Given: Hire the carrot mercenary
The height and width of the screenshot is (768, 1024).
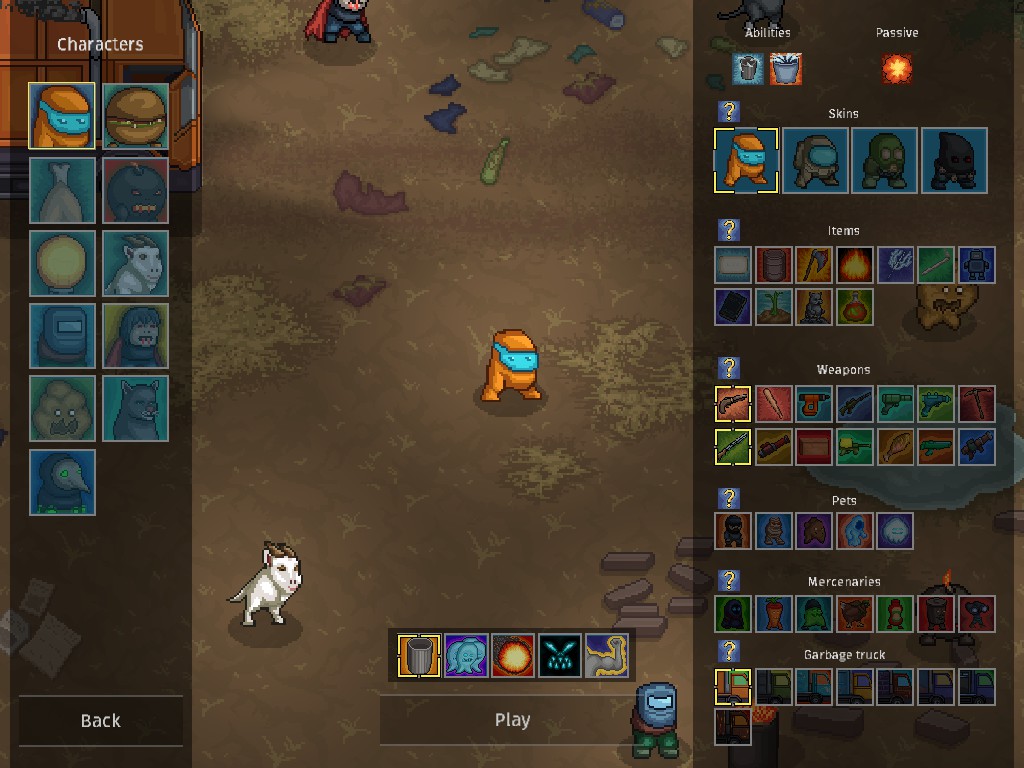Looking at the screenshot, I should (x=774, y=614).
